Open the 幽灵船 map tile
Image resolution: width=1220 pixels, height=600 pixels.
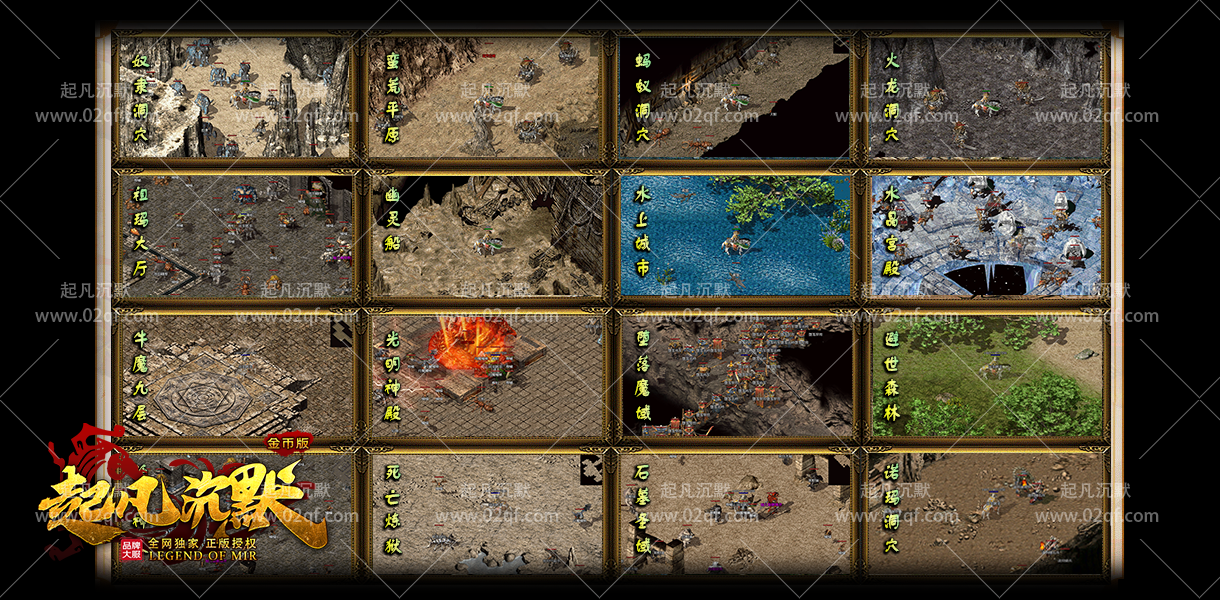pyautogui.click(x=485, y=236)
